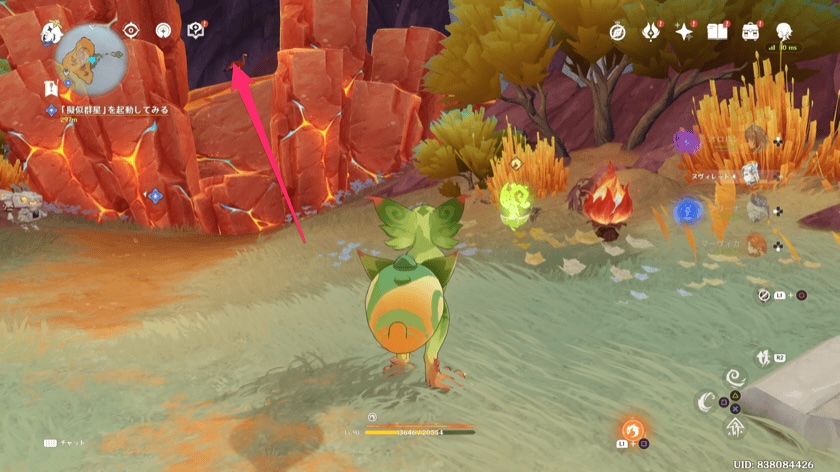The image size is (840, 472).
Task: Activate the sprint running-figure icon
Action: [765, 357]
